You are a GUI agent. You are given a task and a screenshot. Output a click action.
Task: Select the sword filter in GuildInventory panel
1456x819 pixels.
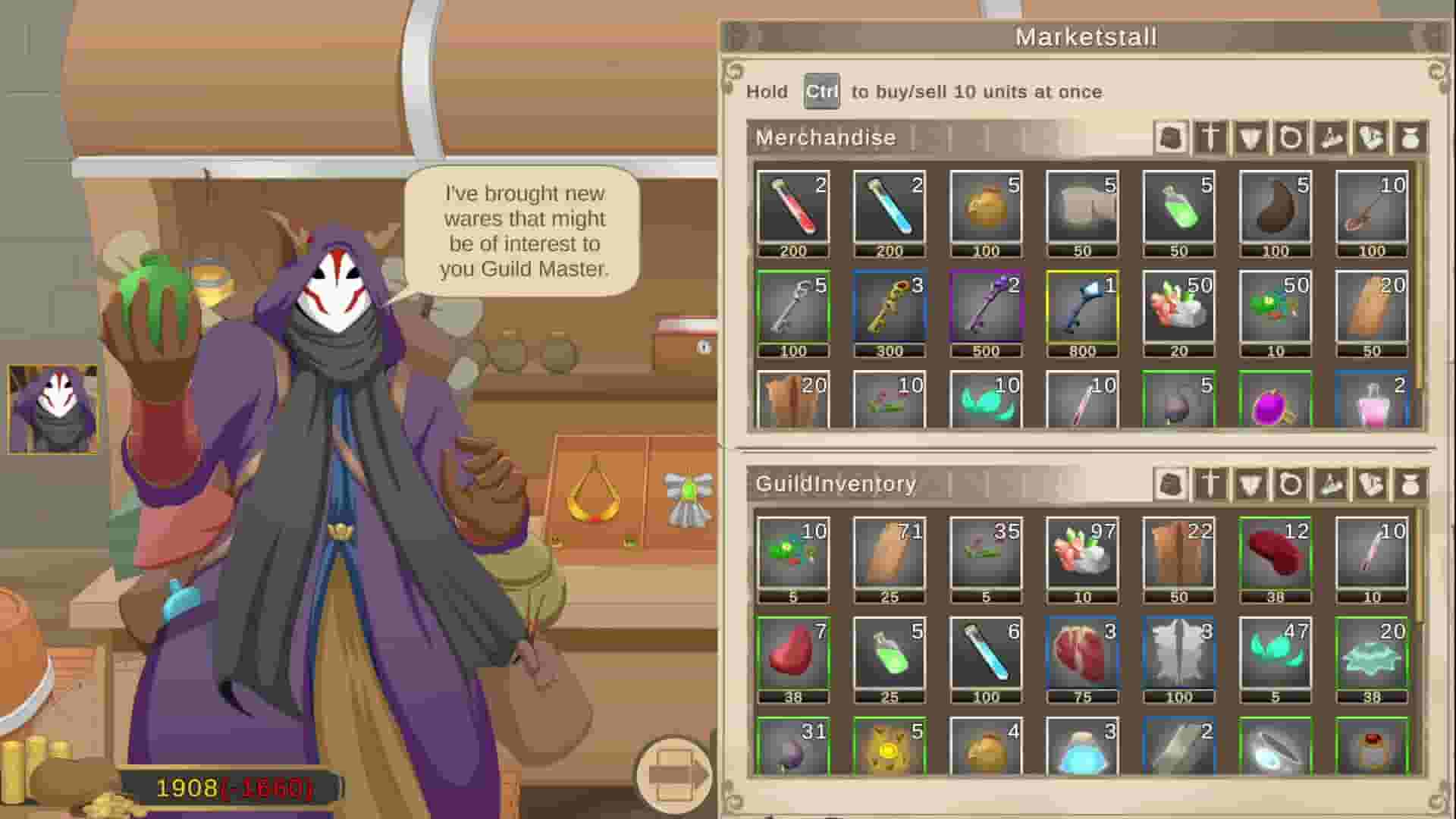pyautogui.click(x=1210, y=484)
